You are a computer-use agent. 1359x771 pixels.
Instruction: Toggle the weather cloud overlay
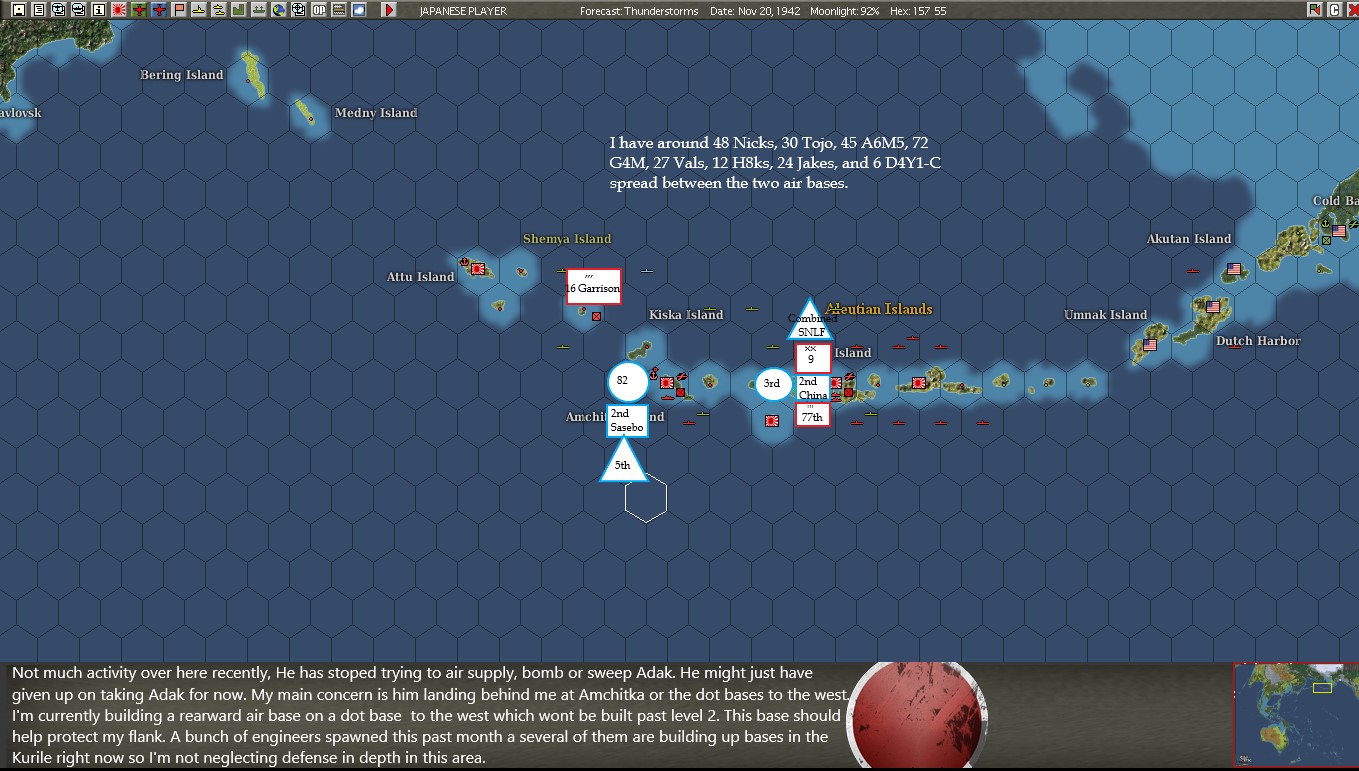click(x=357, y=10)
